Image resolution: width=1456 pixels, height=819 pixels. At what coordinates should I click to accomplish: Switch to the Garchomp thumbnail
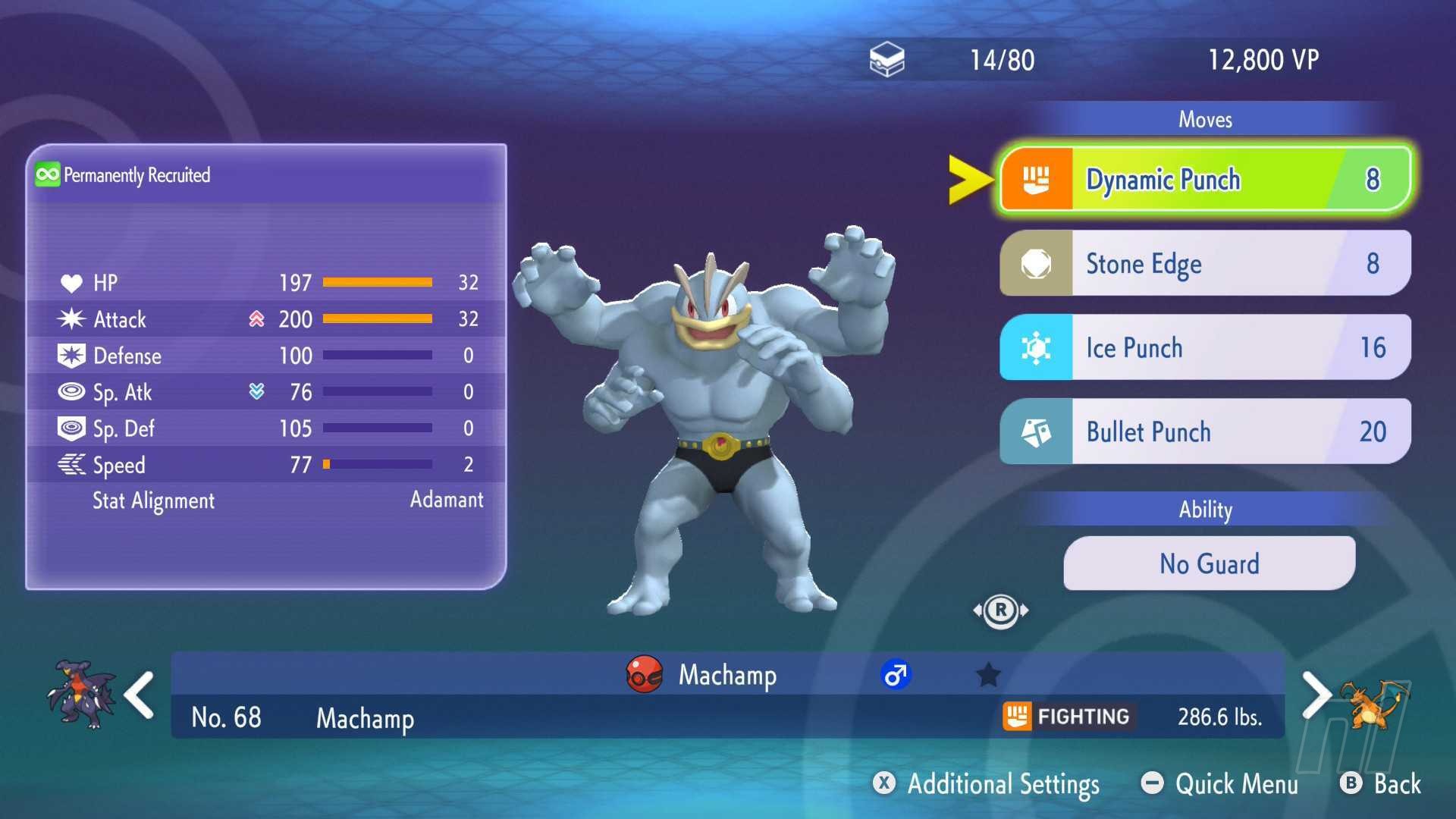pos(80,695)
